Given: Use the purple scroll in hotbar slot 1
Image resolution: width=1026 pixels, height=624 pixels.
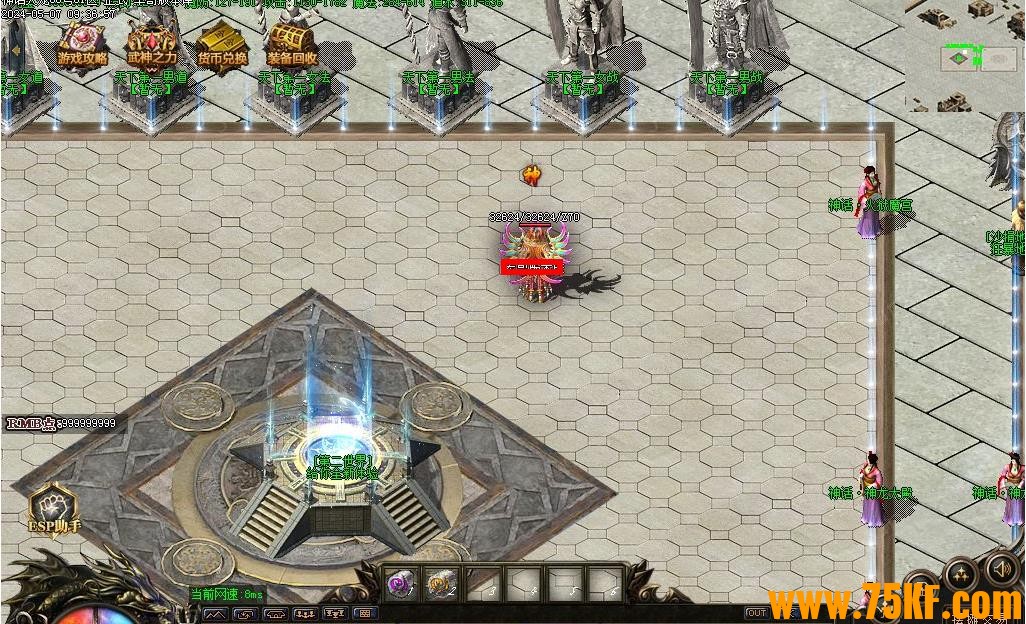Looking at the screenshot, I should (402, 583).
